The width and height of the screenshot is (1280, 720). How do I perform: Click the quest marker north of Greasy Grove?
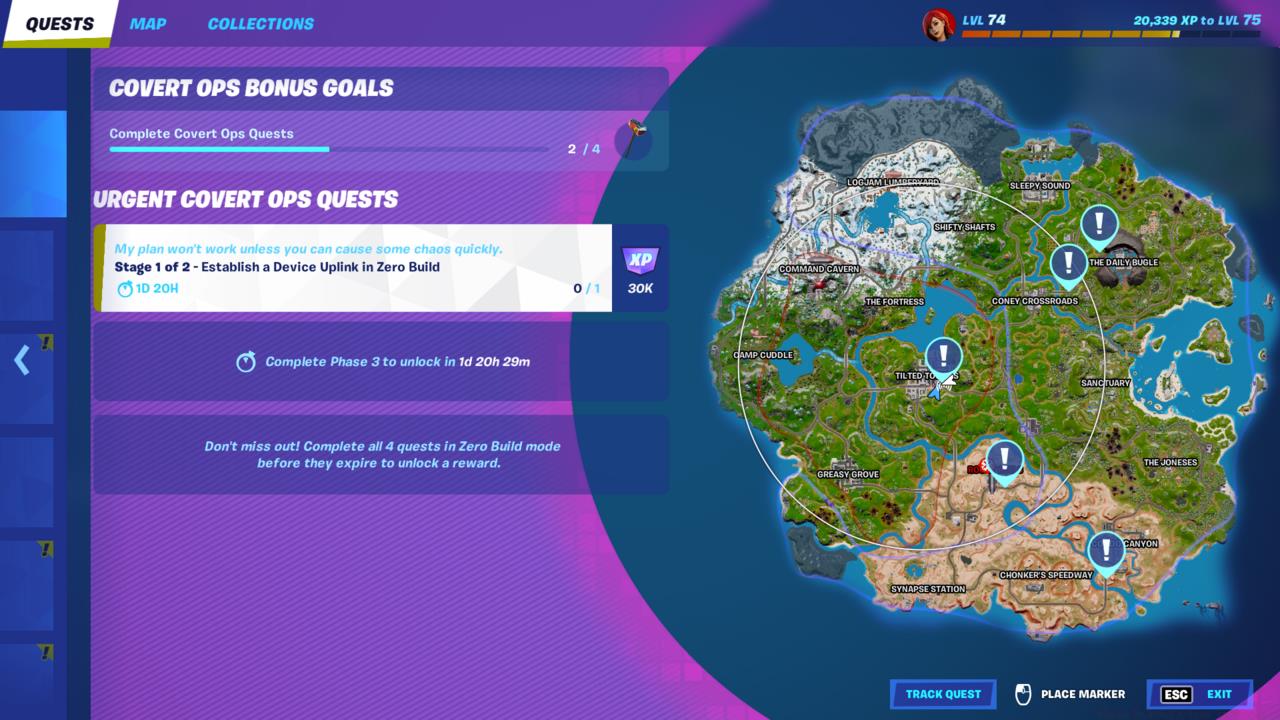1004,459
